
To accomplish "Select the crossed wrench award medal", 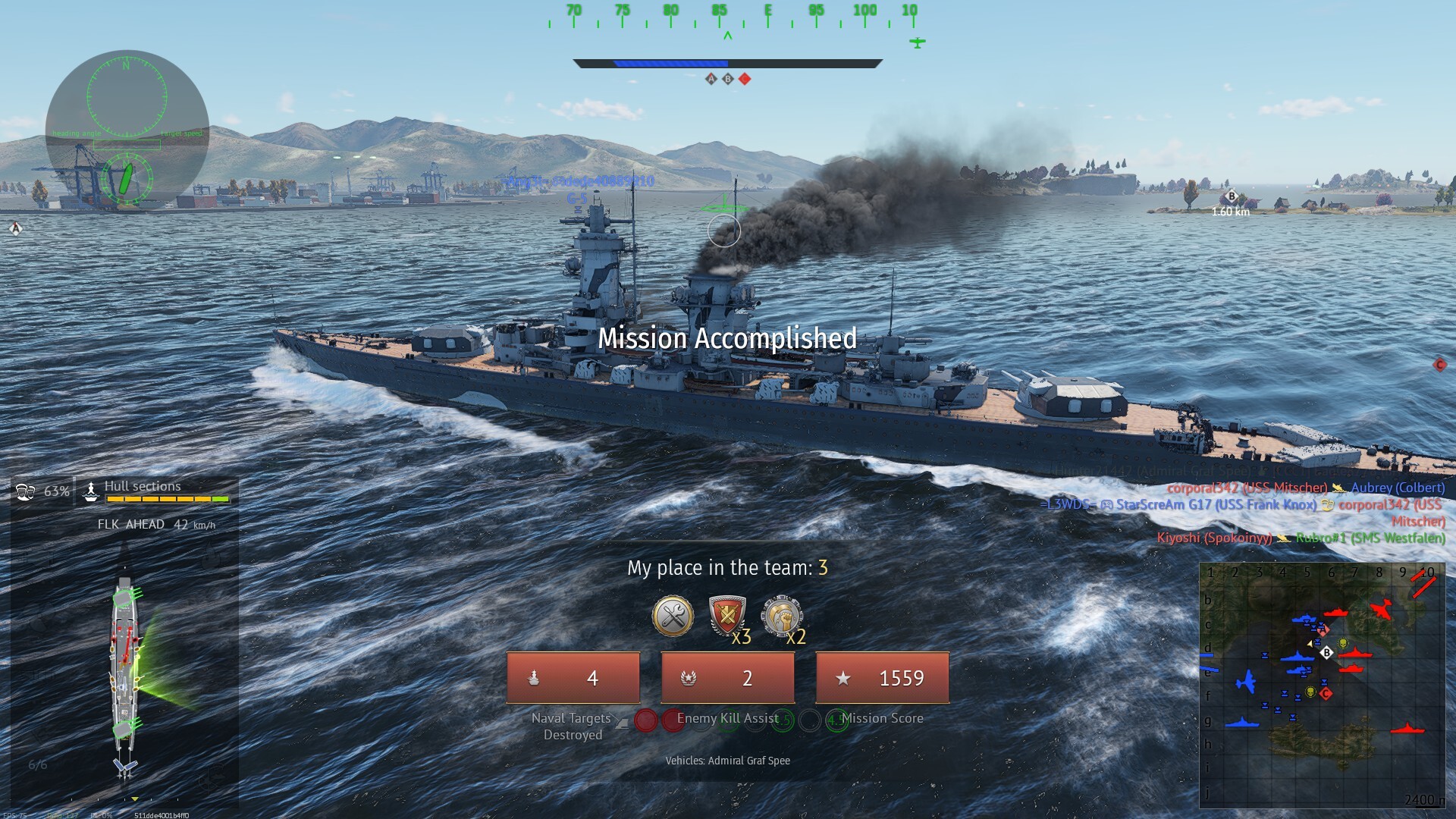I will point(673,616).
